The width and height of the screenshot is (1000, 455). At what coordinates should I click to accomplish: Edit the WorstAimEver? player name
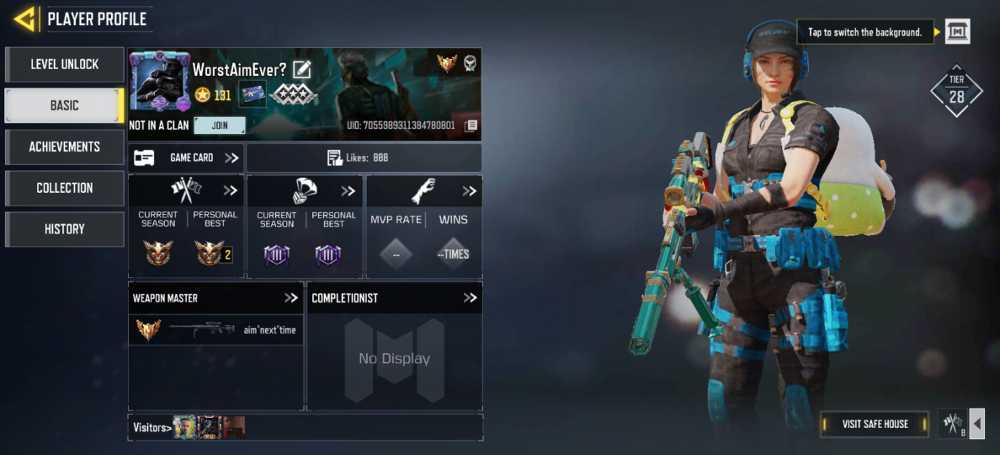pos(302,69)
